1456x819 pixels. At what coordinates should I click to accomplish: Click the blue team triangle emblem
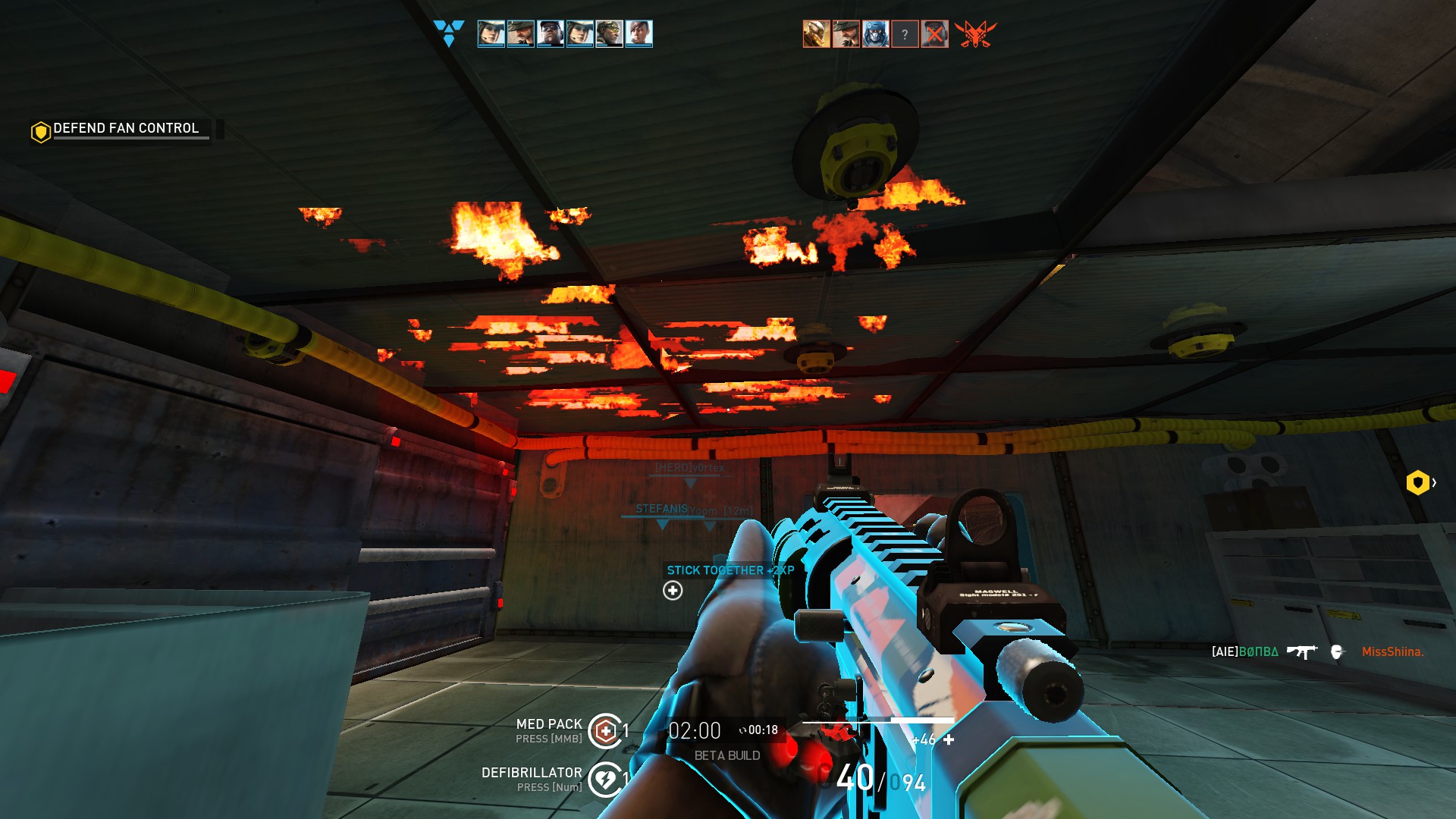pos(448,33)
